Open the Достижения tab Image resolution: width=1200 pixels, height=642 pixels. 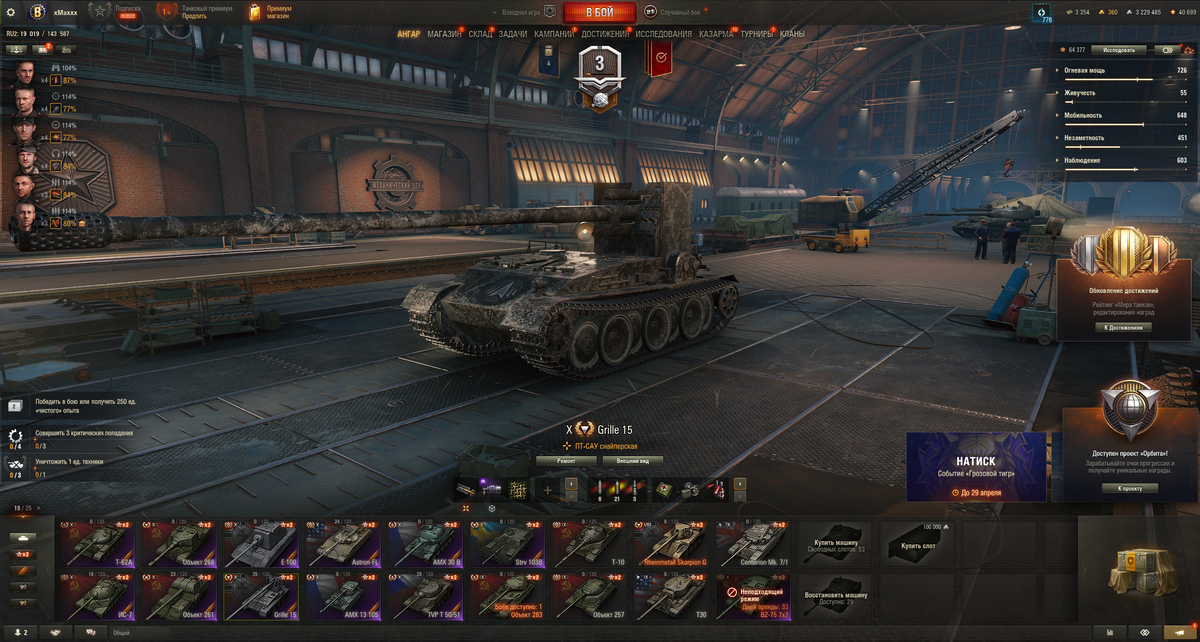pyautogui.click(x=605, y=34)
